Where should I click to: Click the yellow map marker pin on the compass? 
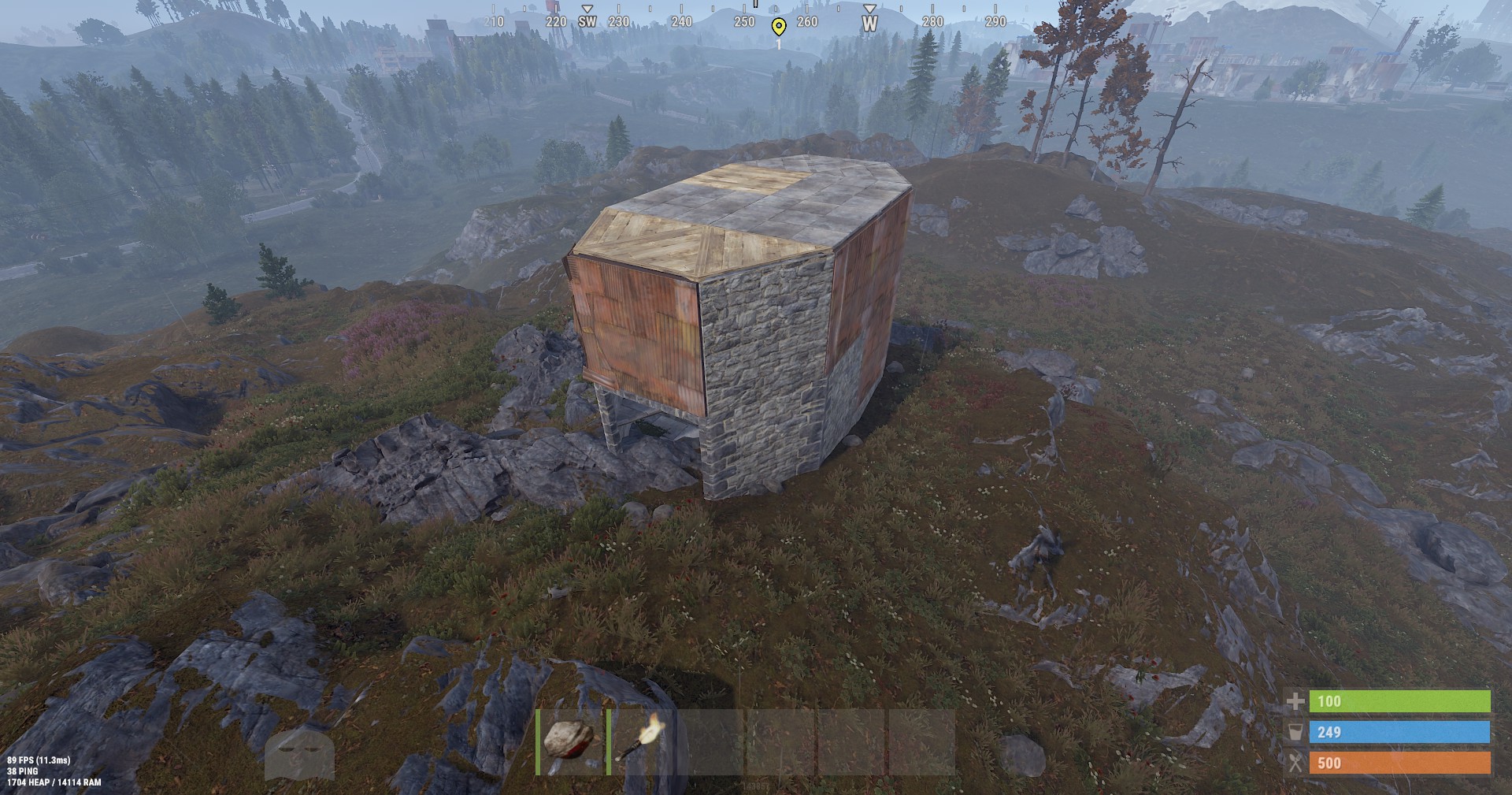click(779, 27)
